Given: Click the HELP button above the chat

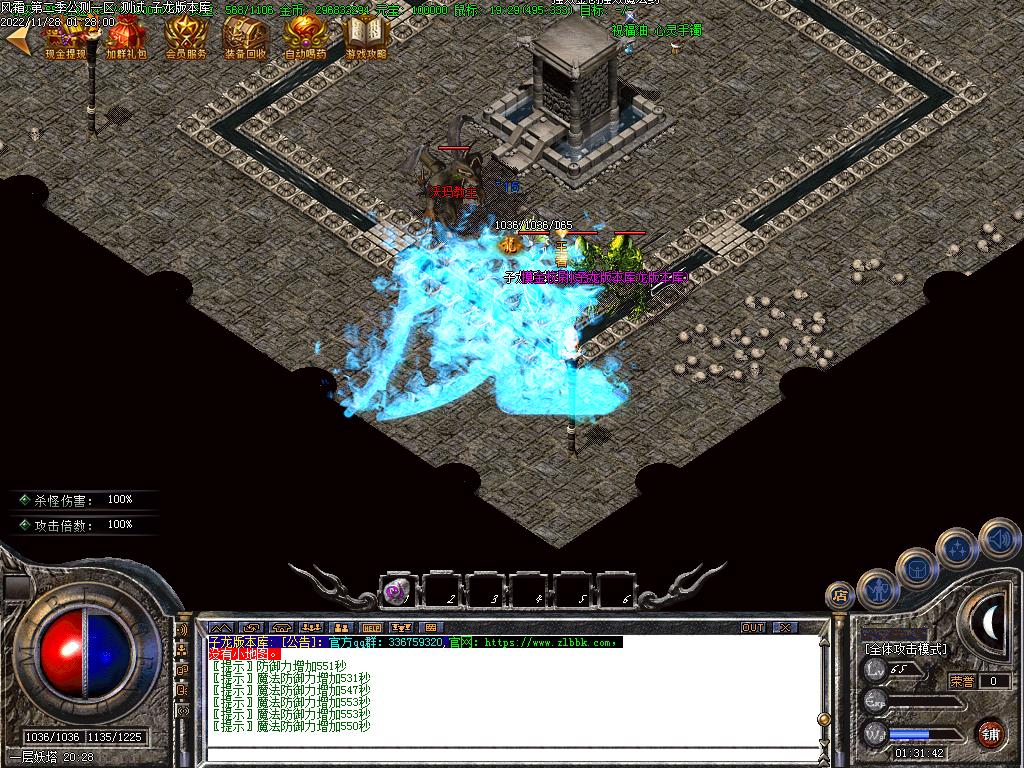Looking at the screenshot, I should point(371,628).
